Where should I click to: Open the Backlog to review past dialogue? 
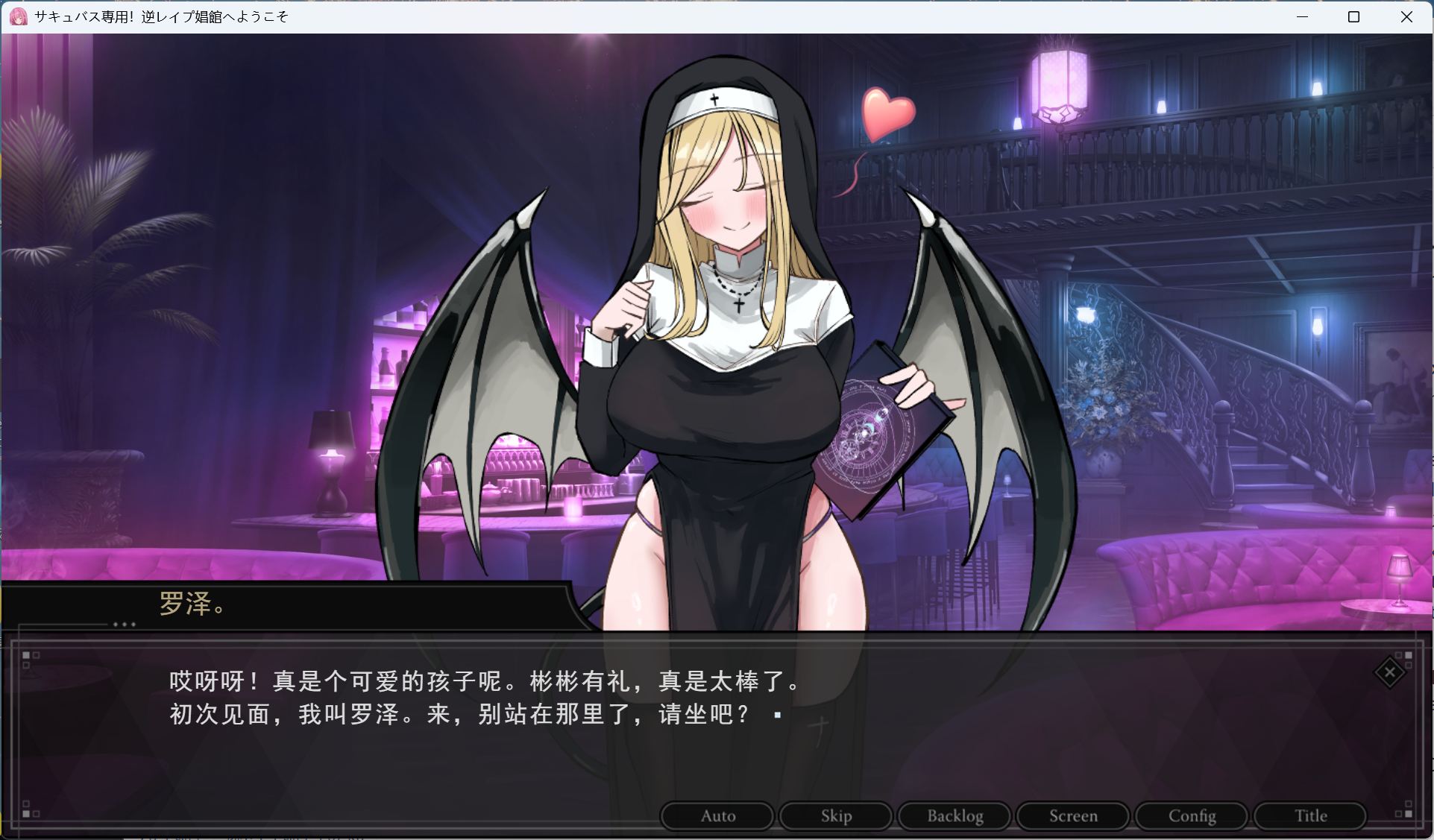[x=954, y=815]
